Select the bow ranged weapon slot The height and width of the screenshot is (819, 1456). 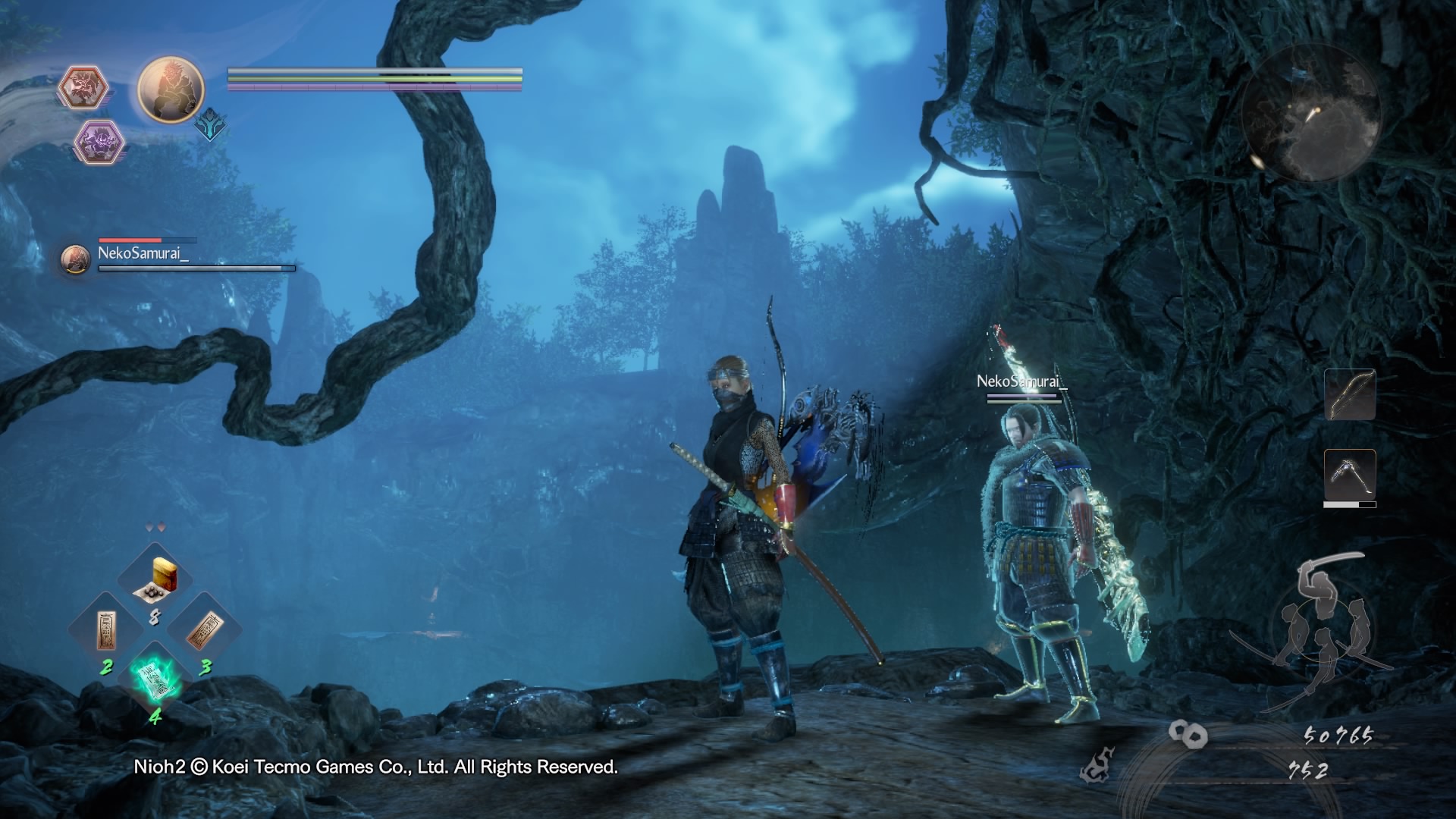pyautogui.click(x=1350, y=394)
